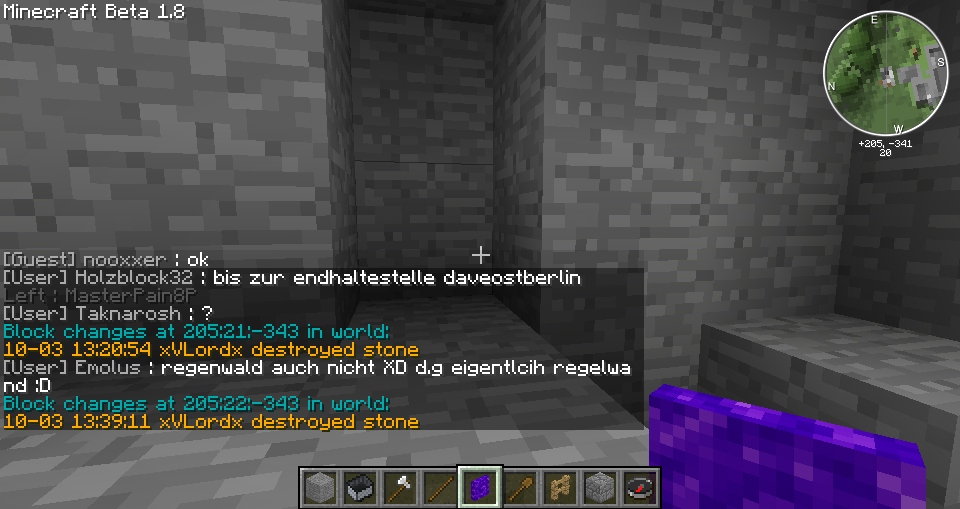Select the compass hotbar slot
The height and width of the screenshot is (509, 960).
click(639, 487)
